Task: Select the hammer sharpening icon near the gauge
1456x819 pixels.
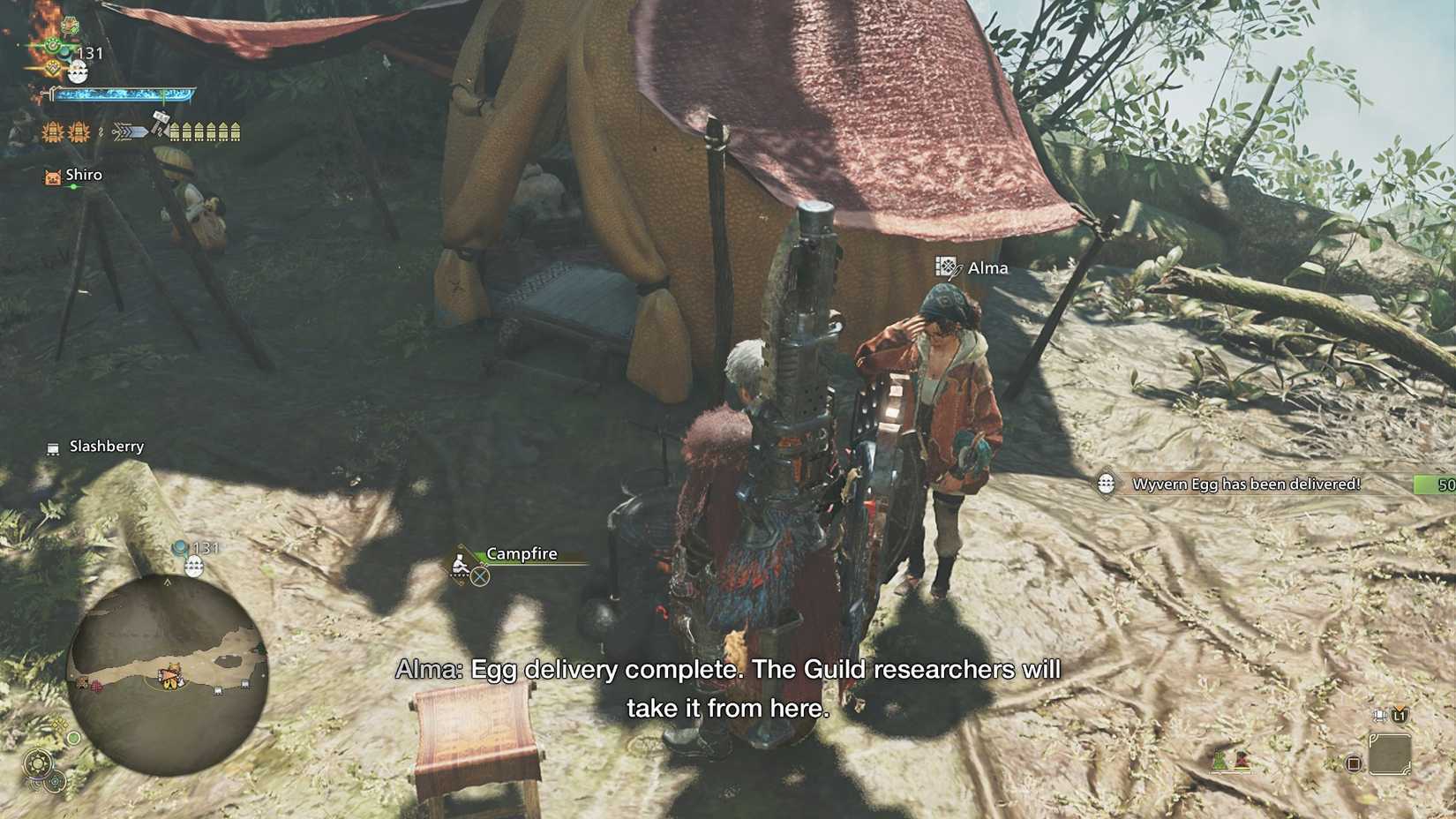Action: 160,121
